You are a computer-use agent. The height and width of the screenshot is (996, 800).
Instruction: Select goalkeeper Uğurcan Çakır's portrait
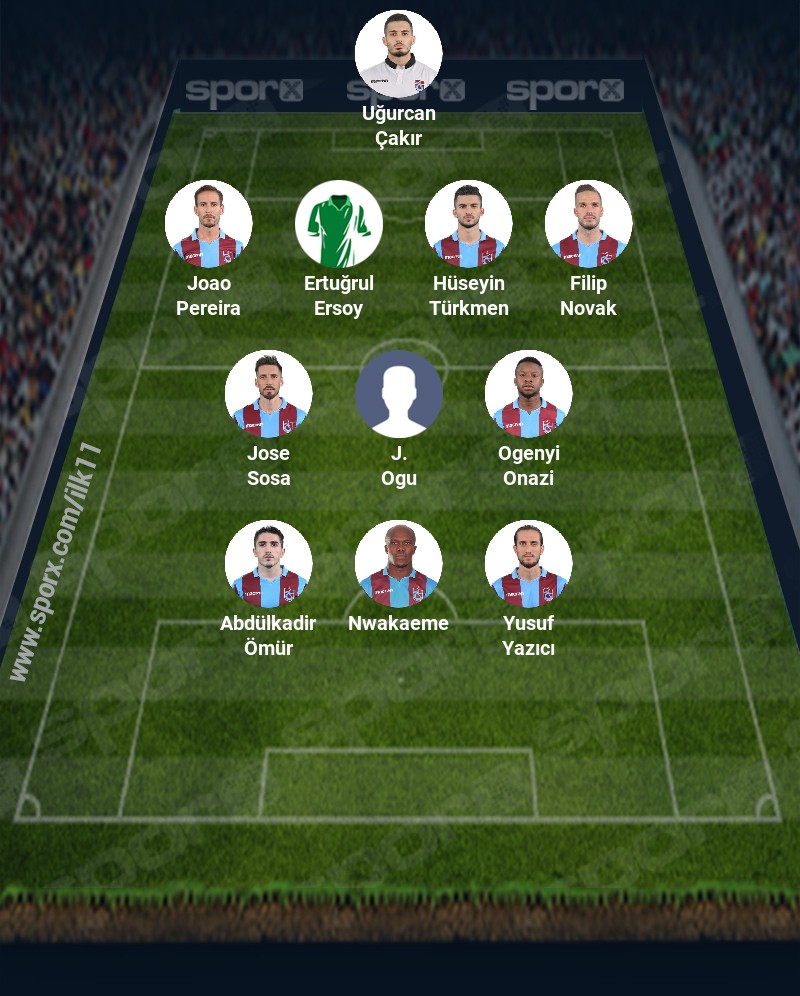pos(399,54)
